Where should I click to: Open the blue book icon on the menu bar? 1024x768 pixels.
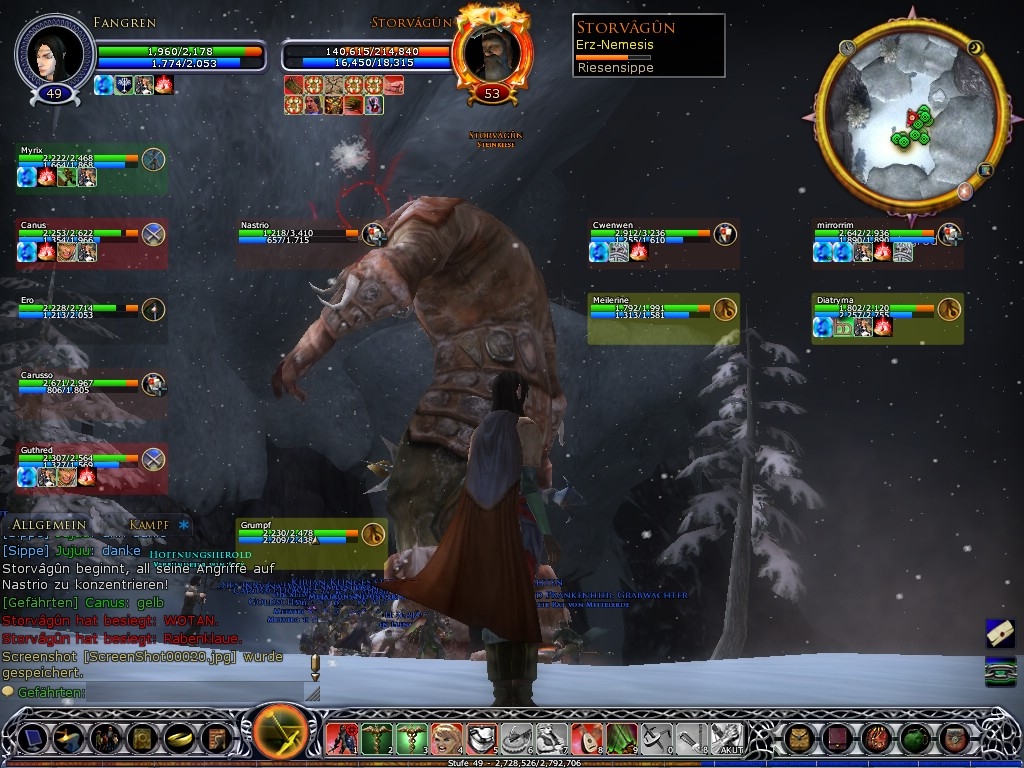click(x=33, y=739)
